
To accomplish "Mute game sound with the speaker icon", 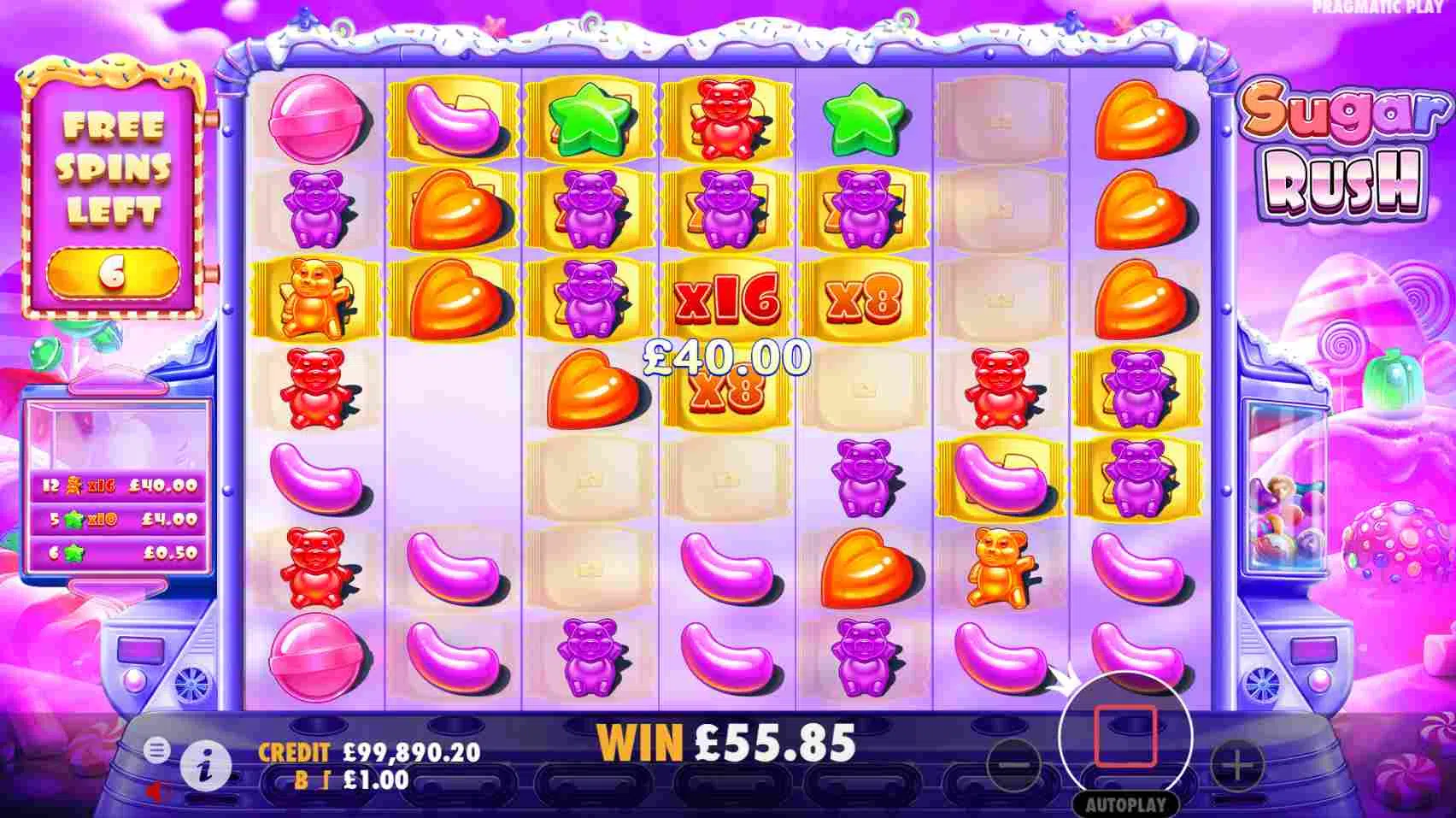I will coord(154,790).
